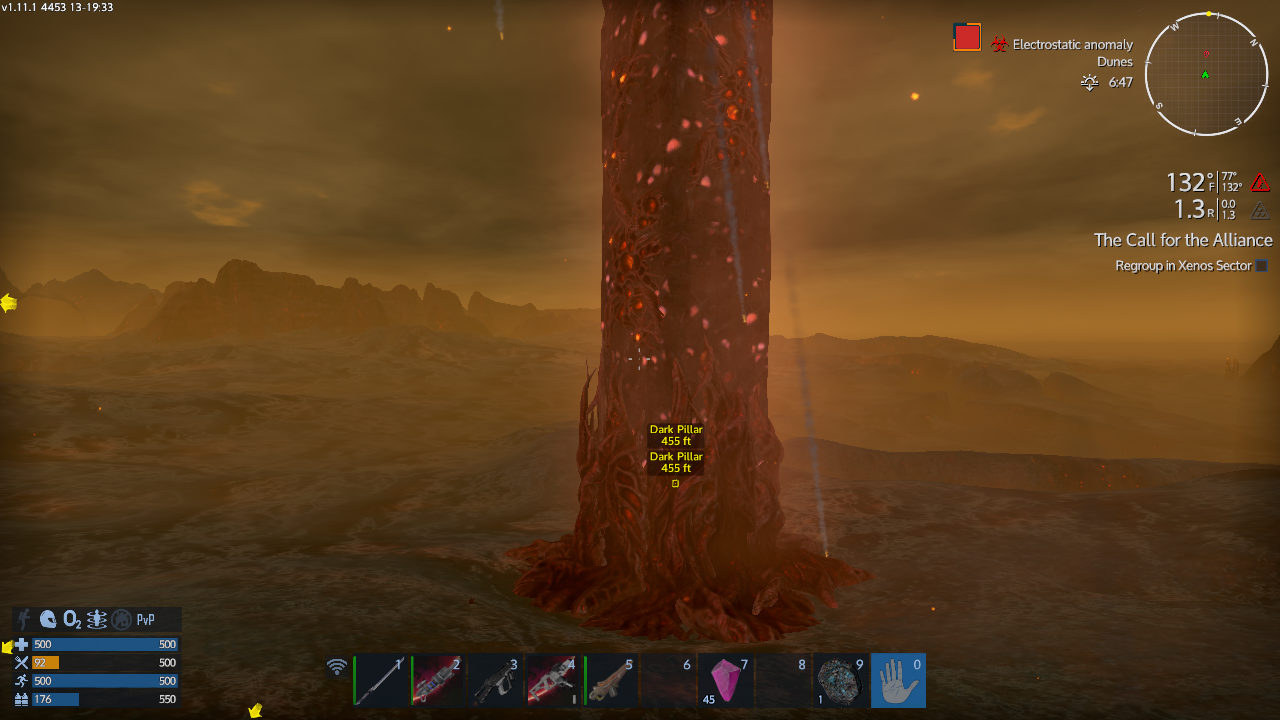The width and height of the screenshot is (1280, 720).
Task: Select the gun in hotbar slot 4
Action: 553,680
